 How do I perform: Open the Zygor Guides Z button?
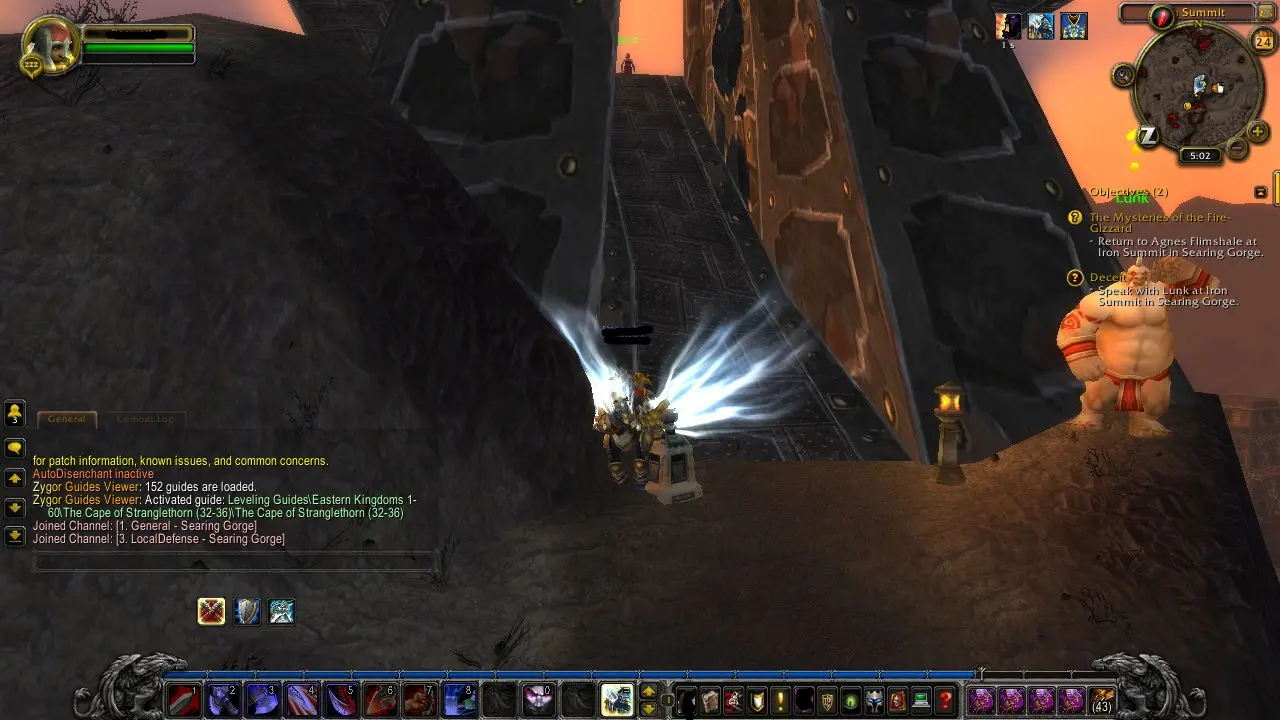tap(1148, 136)
